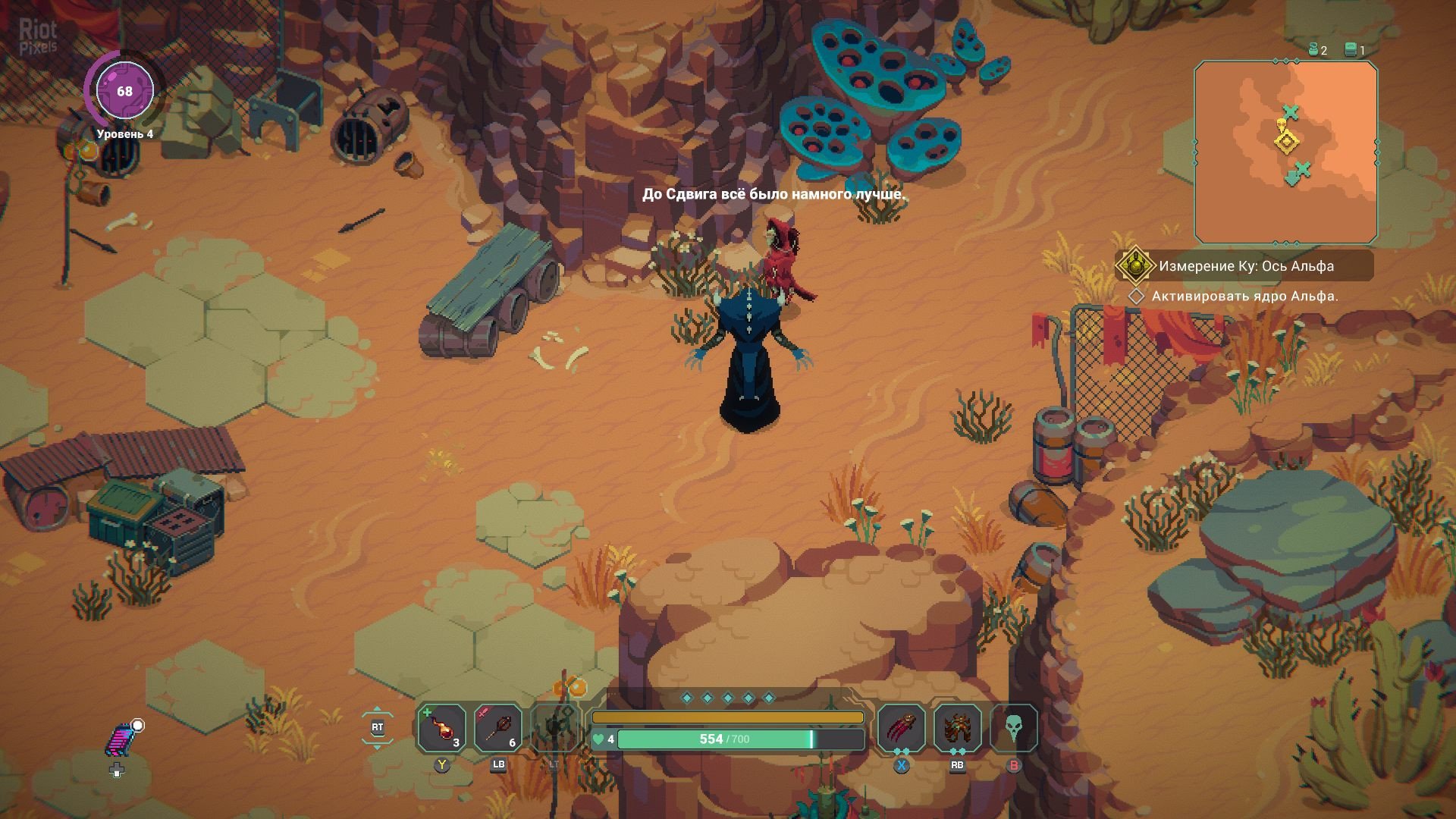Screen dimensions: 1456x819
Task: Activate the armored beast ability
Action: 957,728
